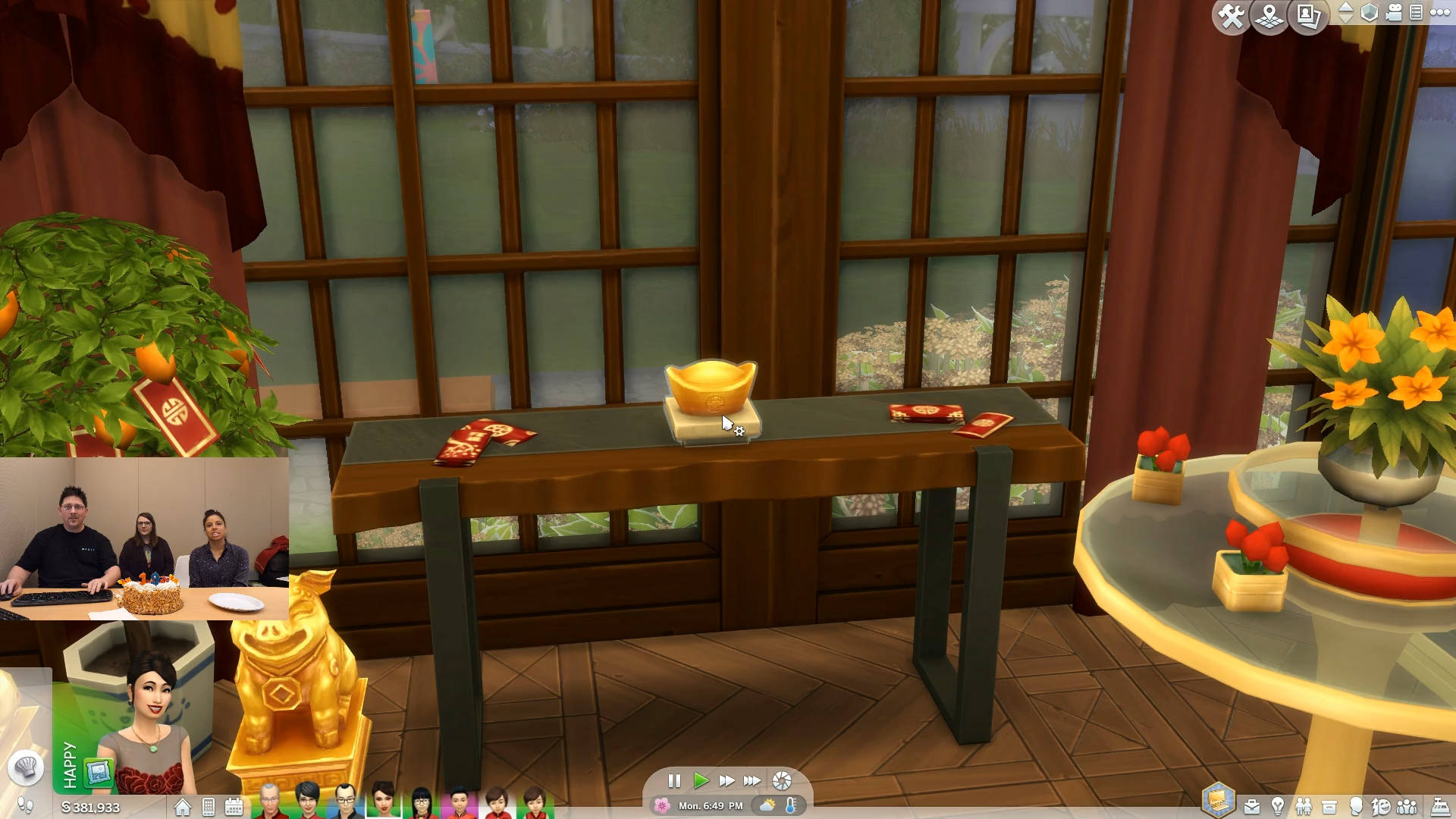Open Build Mode with hammer-wrench icon
This screenshot has width=1456, height=819.
tap(1231, 16)
